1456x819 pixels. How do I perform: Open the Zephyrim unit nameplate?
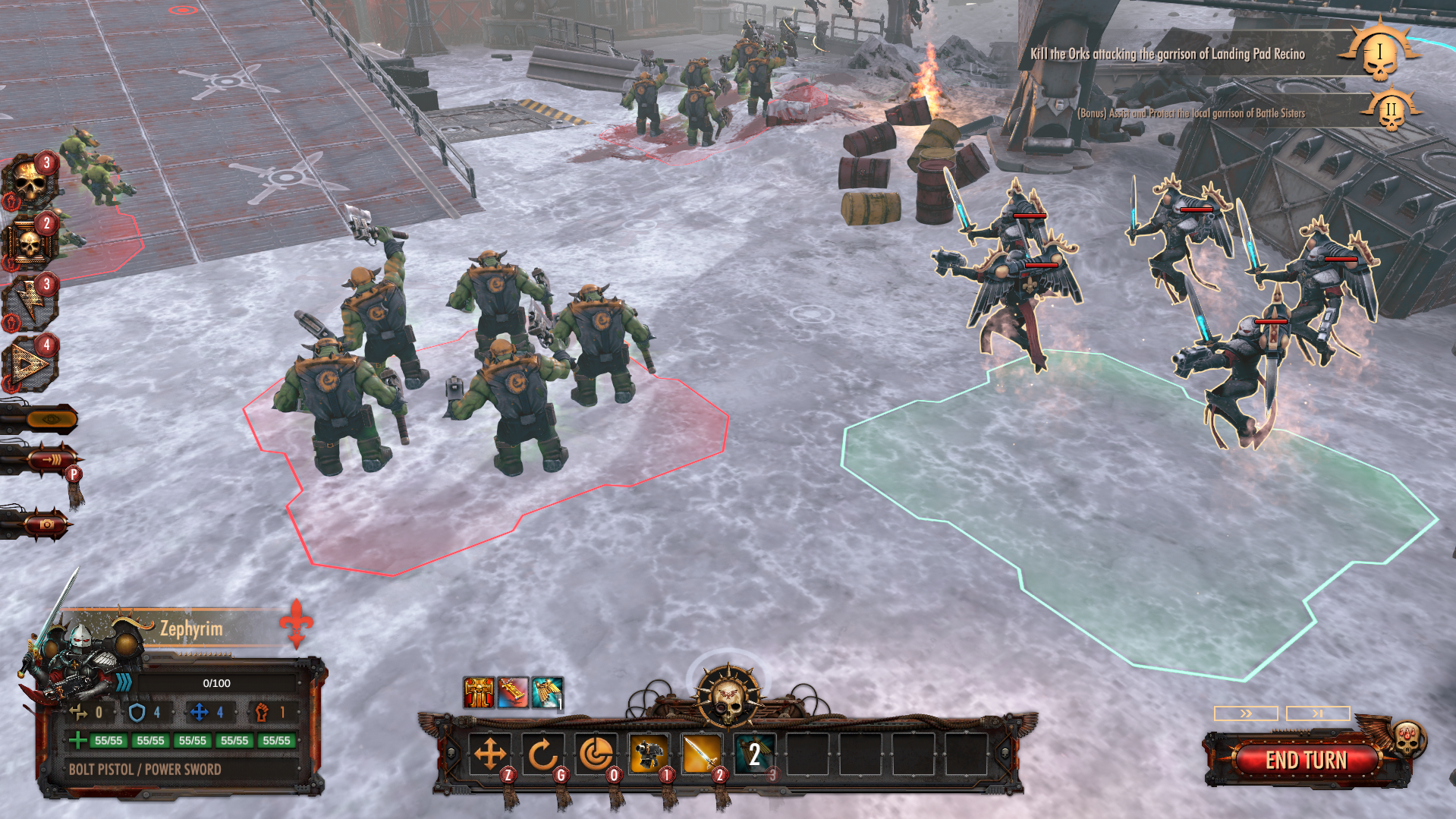point(190,628)
